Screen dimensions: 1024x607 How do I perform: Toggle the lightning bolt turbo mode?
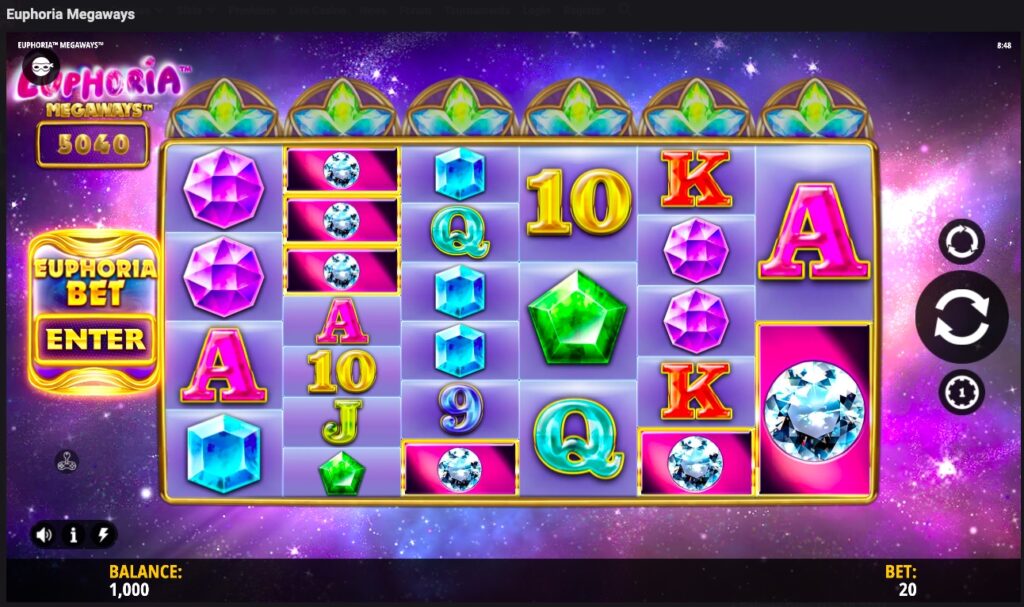click(102, 535)
